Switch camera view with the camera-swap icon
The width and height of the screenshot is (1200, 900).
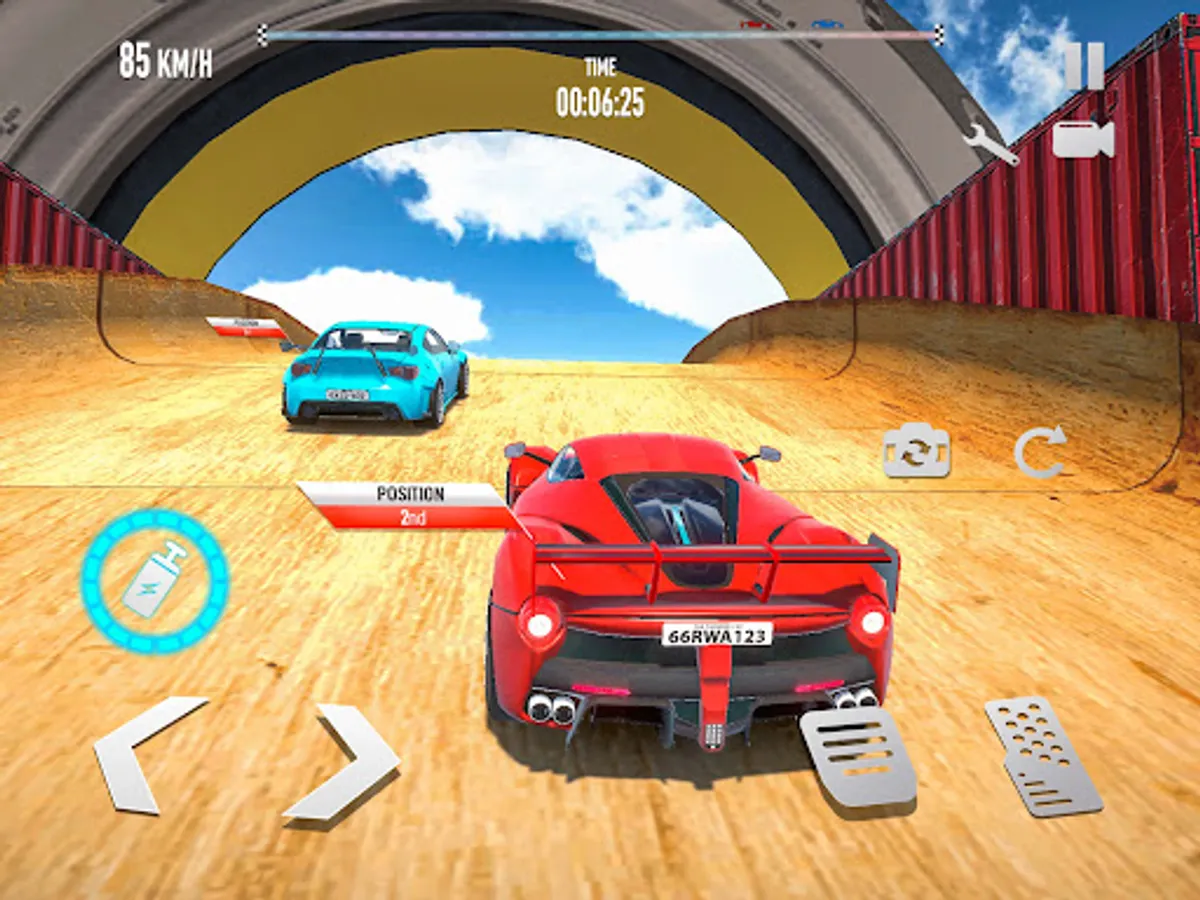point(916,453)
